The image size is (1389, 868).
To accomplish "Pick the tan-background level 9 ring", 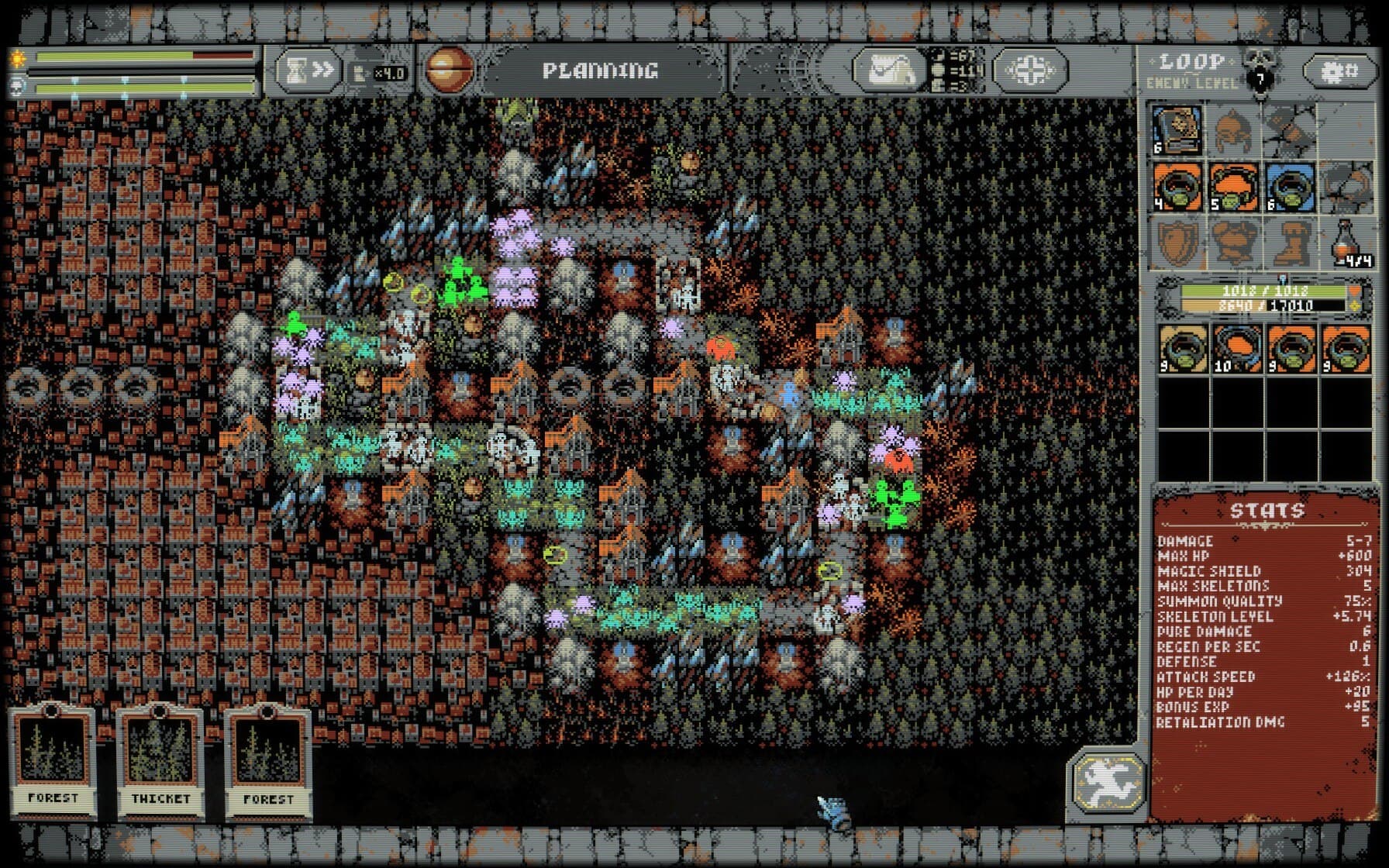I will (x=1183, y=349).
